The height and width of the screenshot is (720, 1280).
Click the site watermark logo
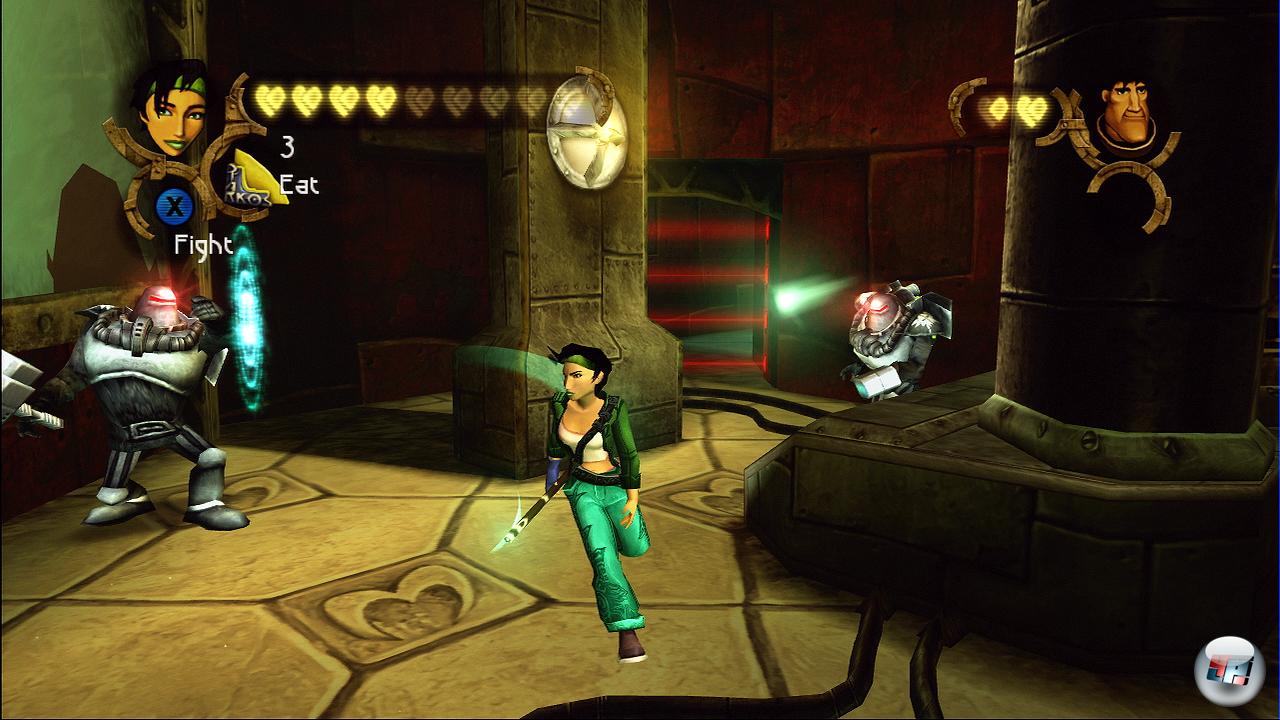pos(1226,668)
